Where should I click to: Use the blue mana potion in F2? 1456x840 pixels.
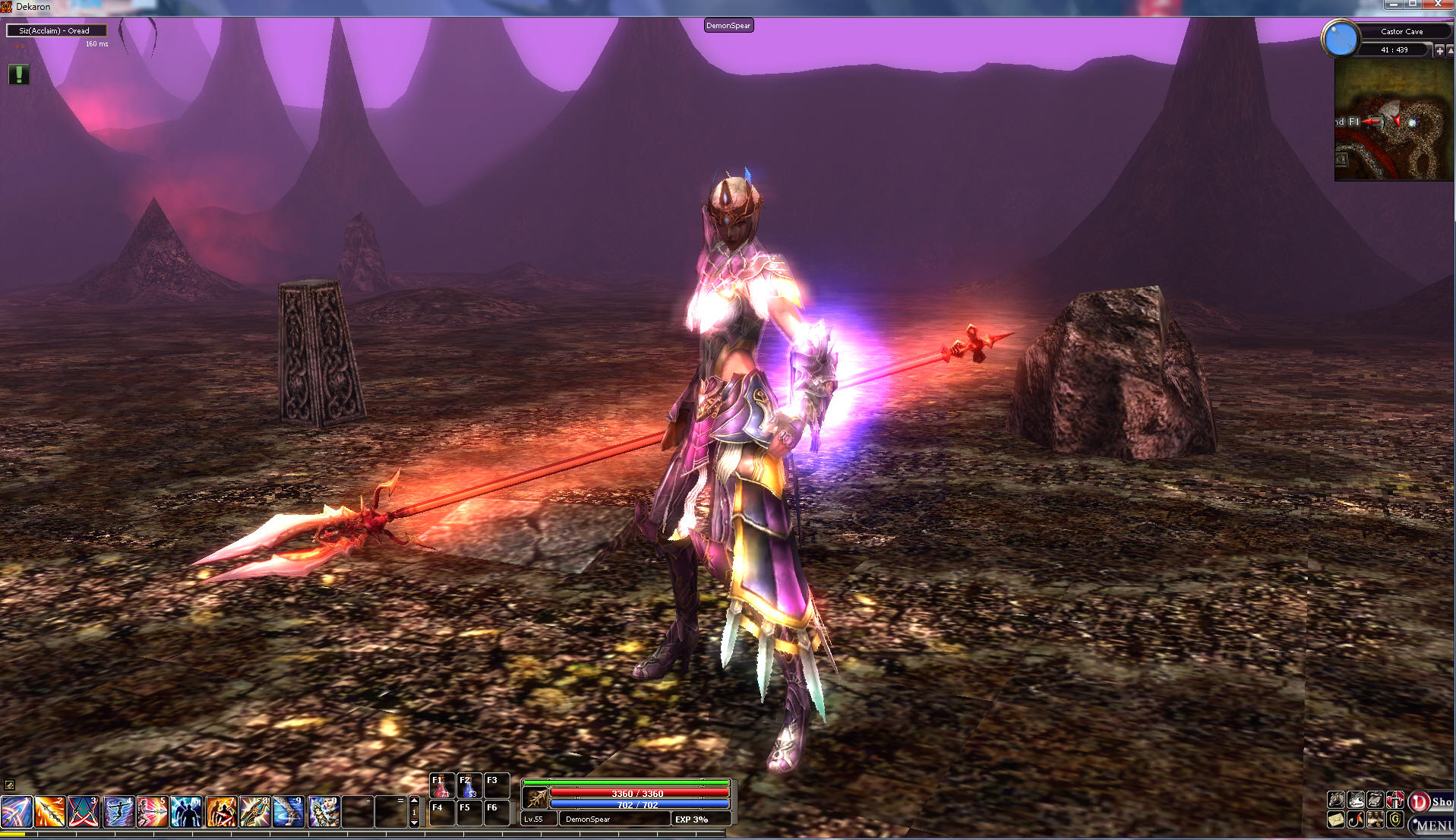[x=469, y=787]
